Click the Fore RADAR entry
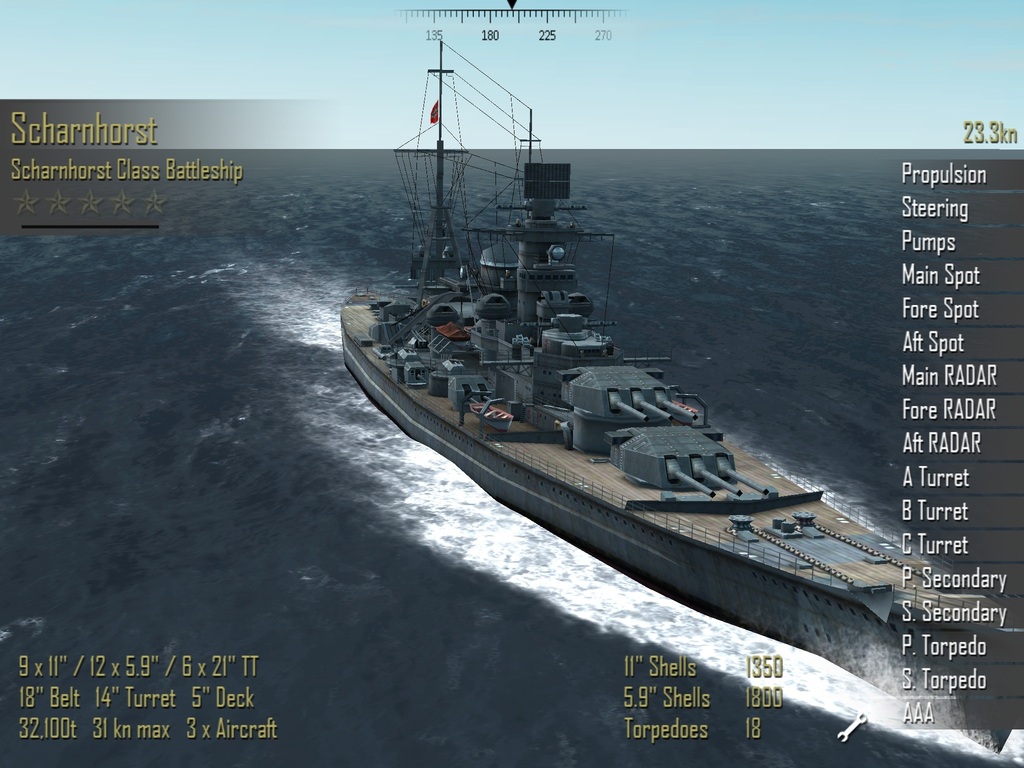1024x768 pixels. tap(948, 410)
